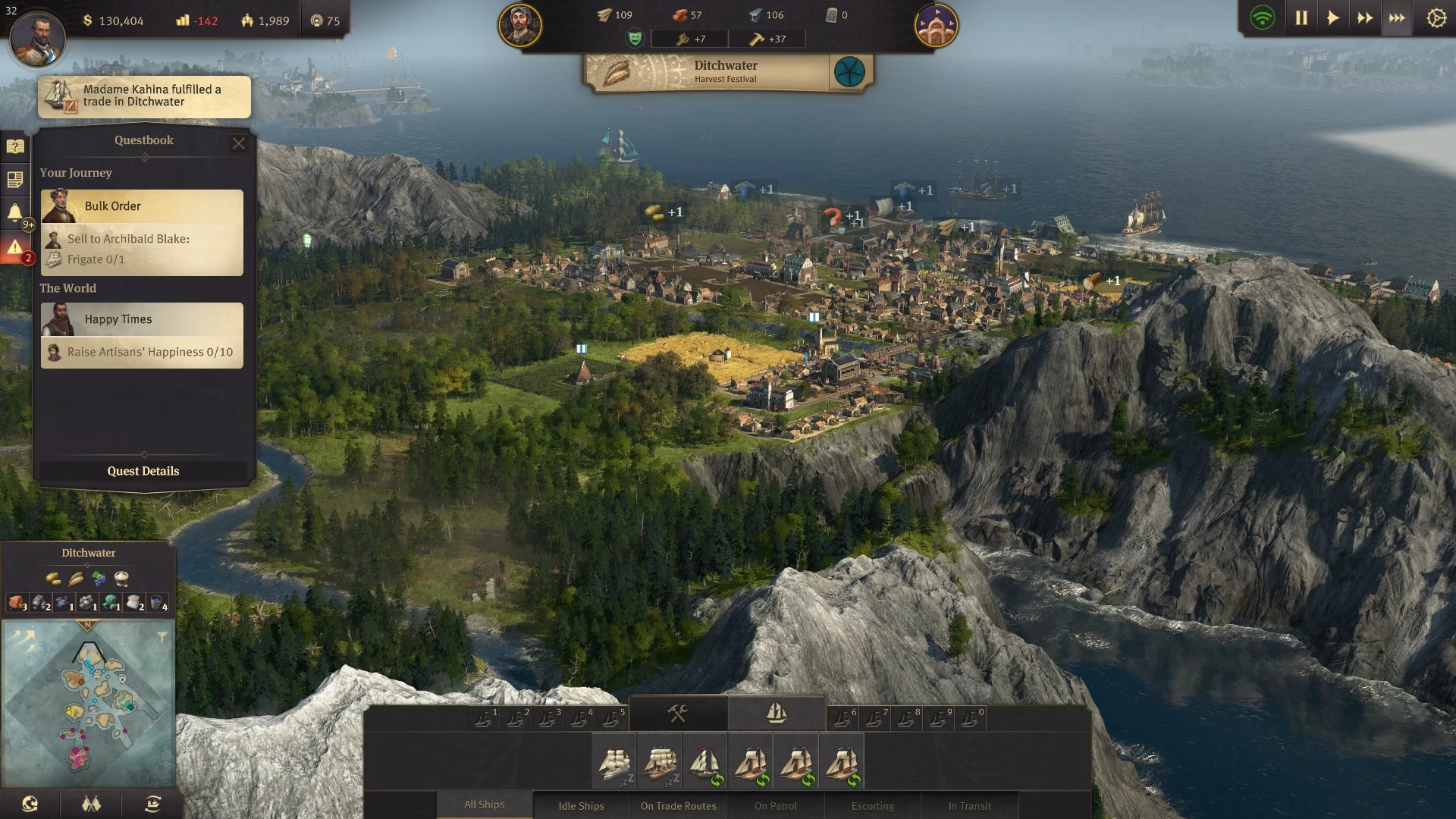The height and width of the screenshot is (819, 1456).
Task: Switch to the Idle Ships tab
Action: click(x=581, y=805)
